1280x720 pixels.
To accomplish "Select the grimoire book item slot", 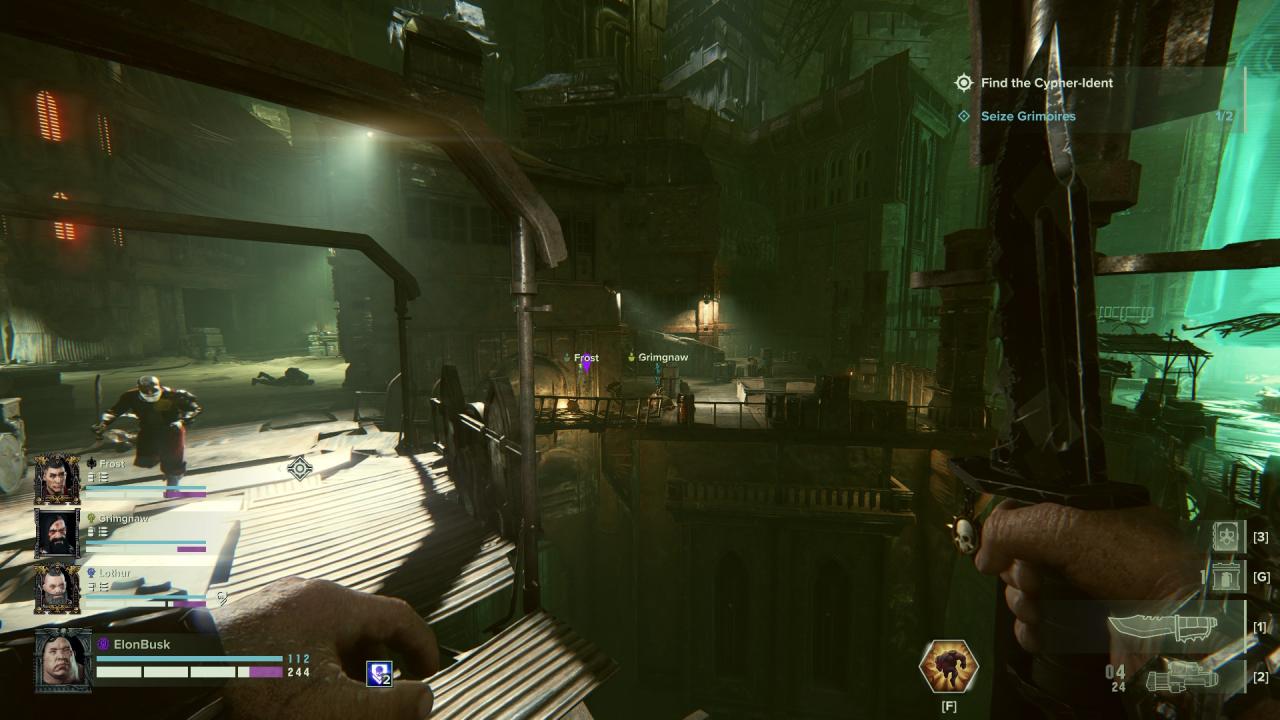I will 1228,537.
